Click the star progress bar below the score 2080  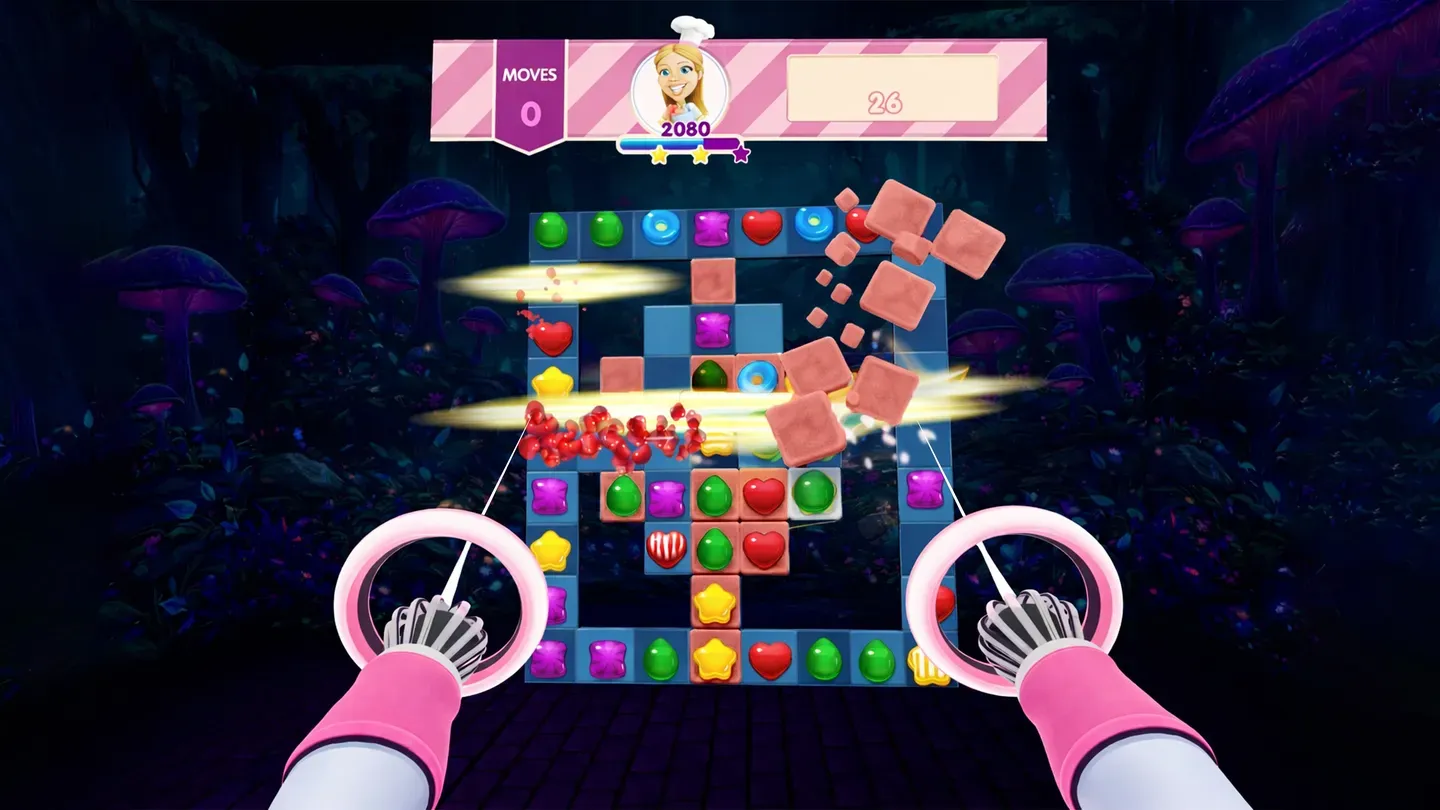click(x=678, y=141)
